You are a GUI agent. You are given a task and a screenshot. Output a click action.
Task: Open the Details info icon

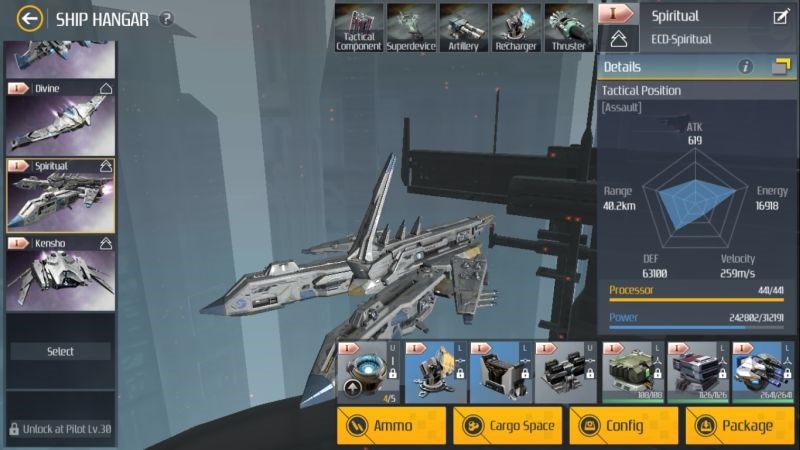[x=745, y=67]
